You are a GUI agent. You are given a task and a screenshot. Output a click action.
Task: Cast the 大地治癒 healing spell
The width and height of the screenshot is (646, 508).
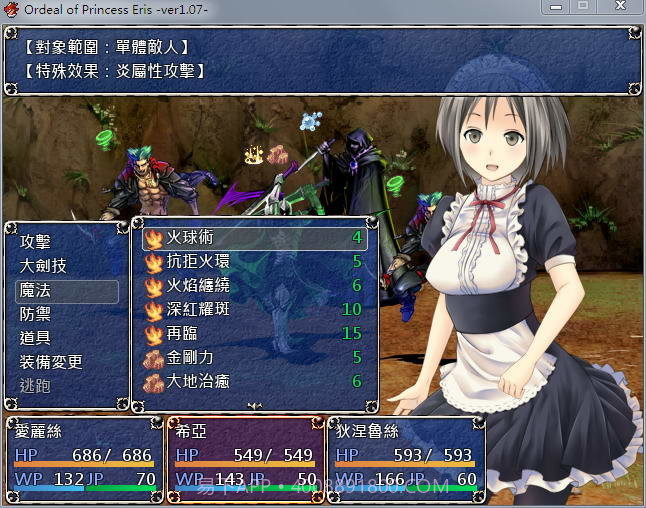pos(254,382)
